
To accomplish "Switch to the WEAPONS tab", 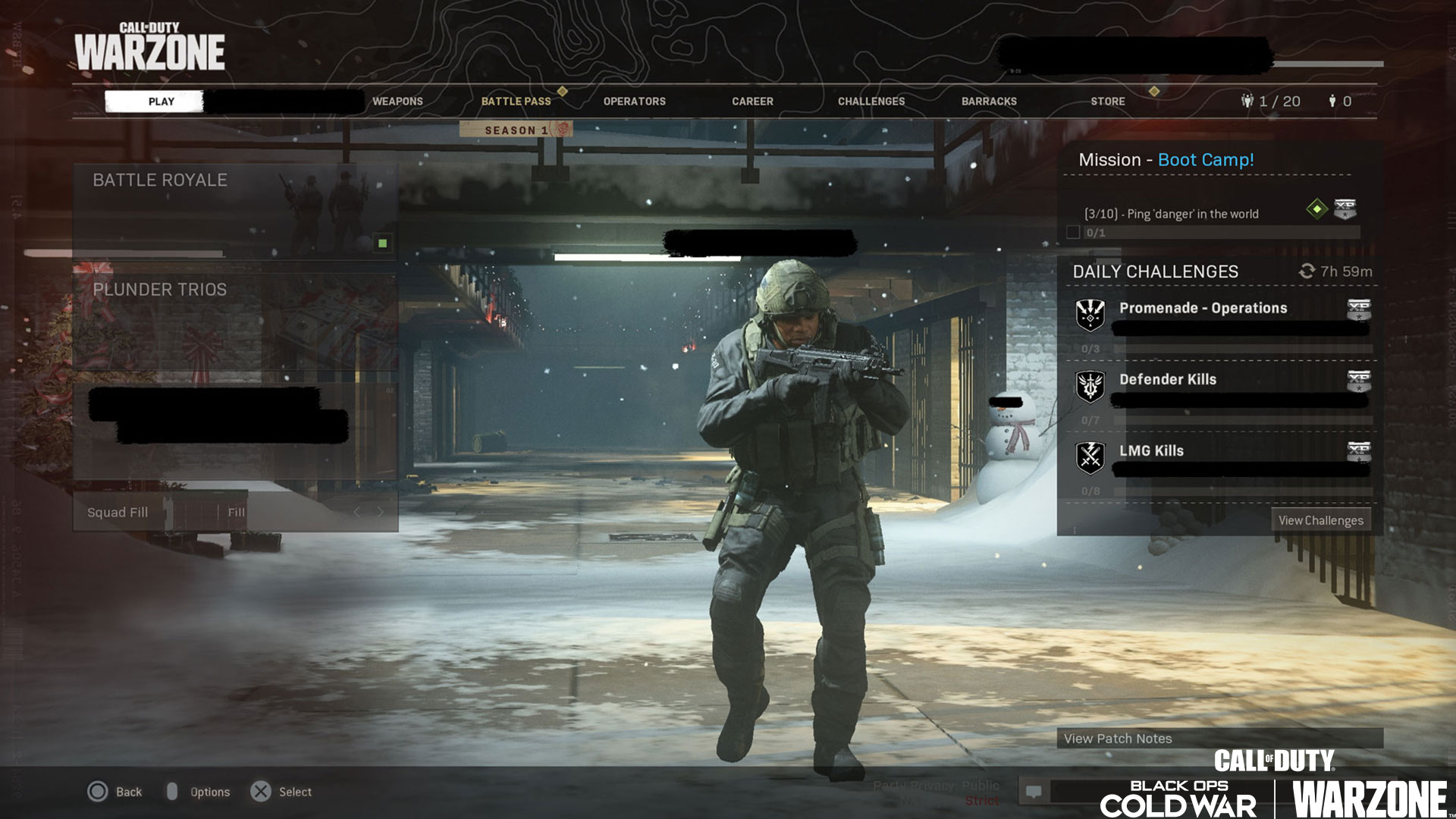I will 397,101.
